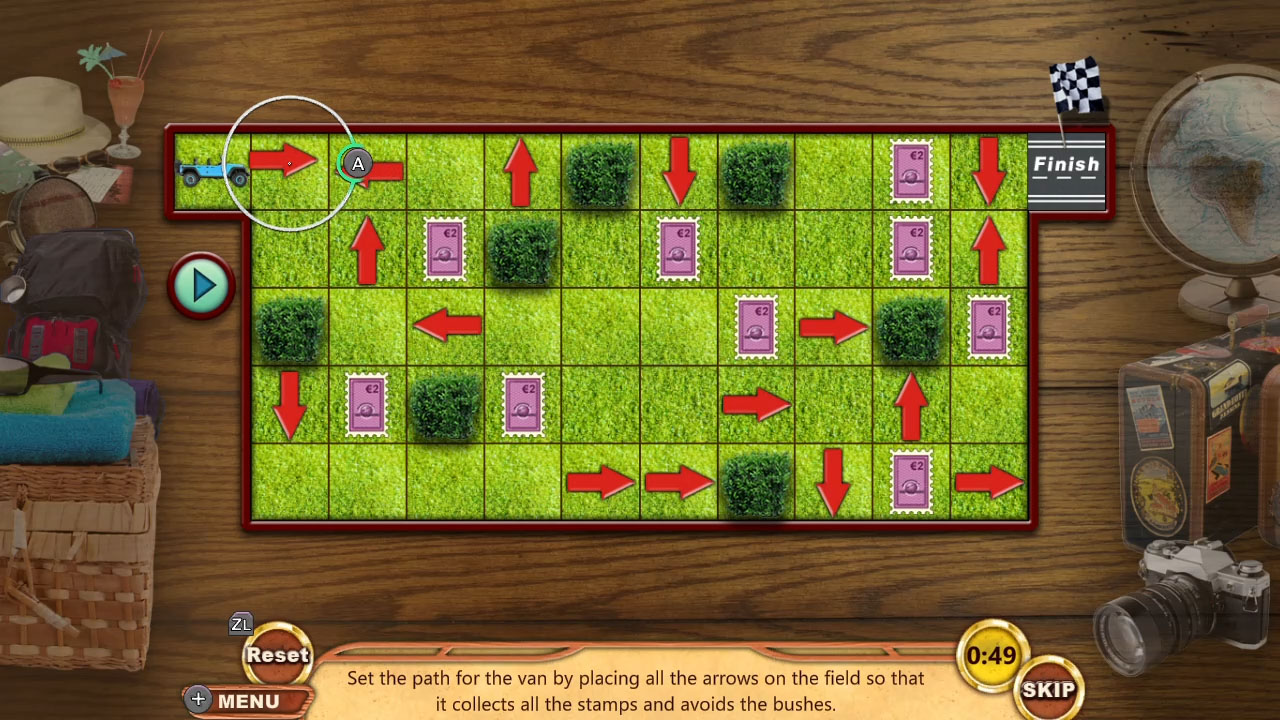Click the ZL shoulder button icon
The image size is (1280, 720).
tap(240, 624)
